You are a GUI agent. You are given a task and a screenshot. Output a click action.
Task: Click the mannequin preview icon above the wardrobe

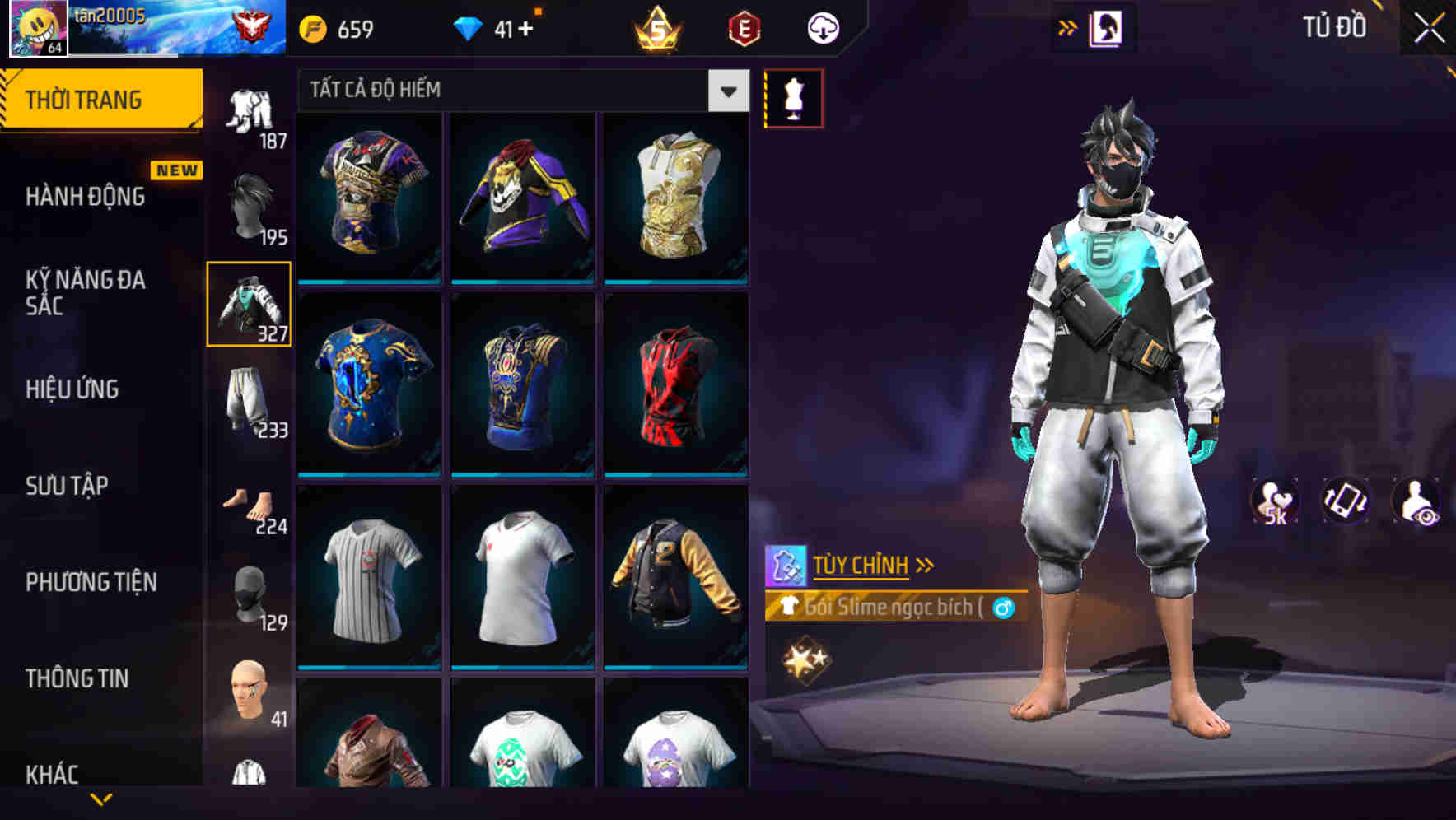(x=795, y=97)
